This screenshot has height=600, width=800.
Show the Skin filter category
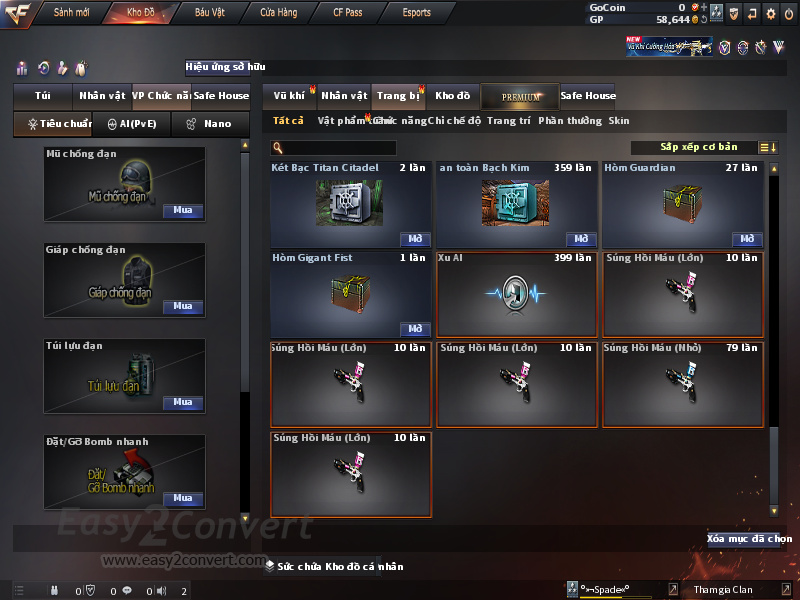[619, 121]
